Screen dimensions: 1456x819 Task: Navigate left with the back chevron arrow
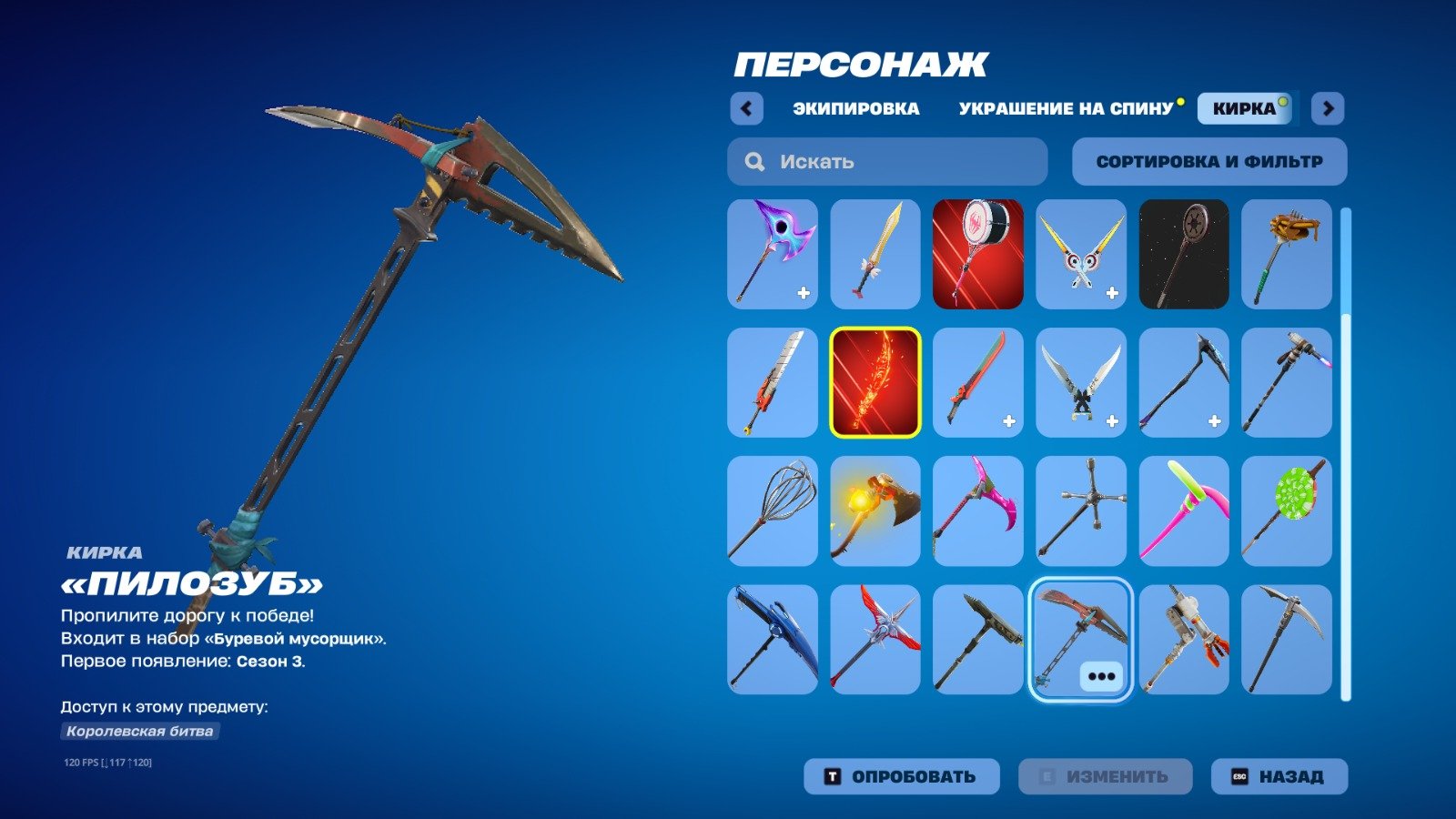click(746, 107)
